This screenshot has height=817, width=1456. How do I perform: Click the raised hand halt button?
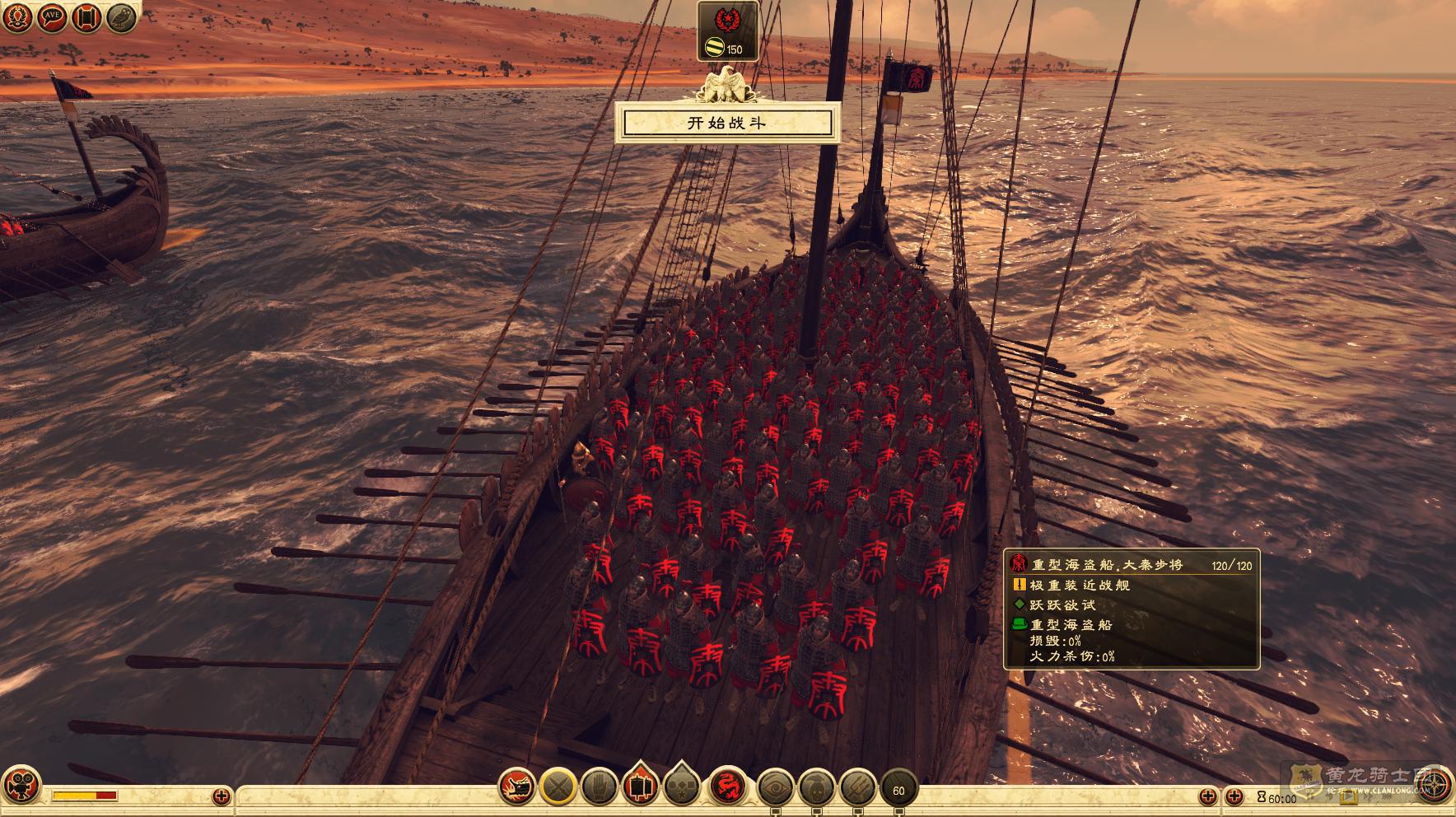(x=599, y=788)
